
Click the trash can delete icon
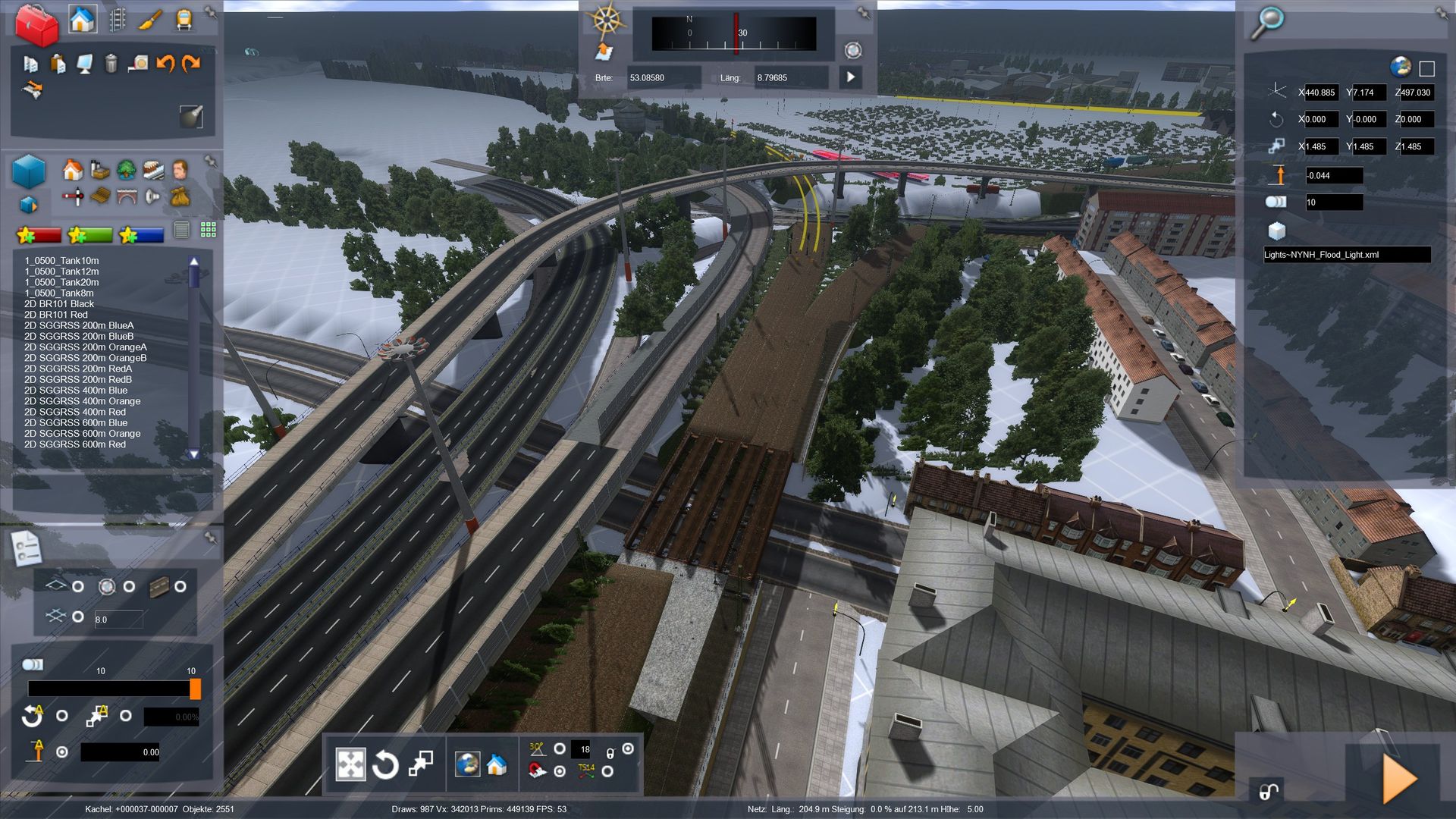pyautogui.click(x=111, y=64)
